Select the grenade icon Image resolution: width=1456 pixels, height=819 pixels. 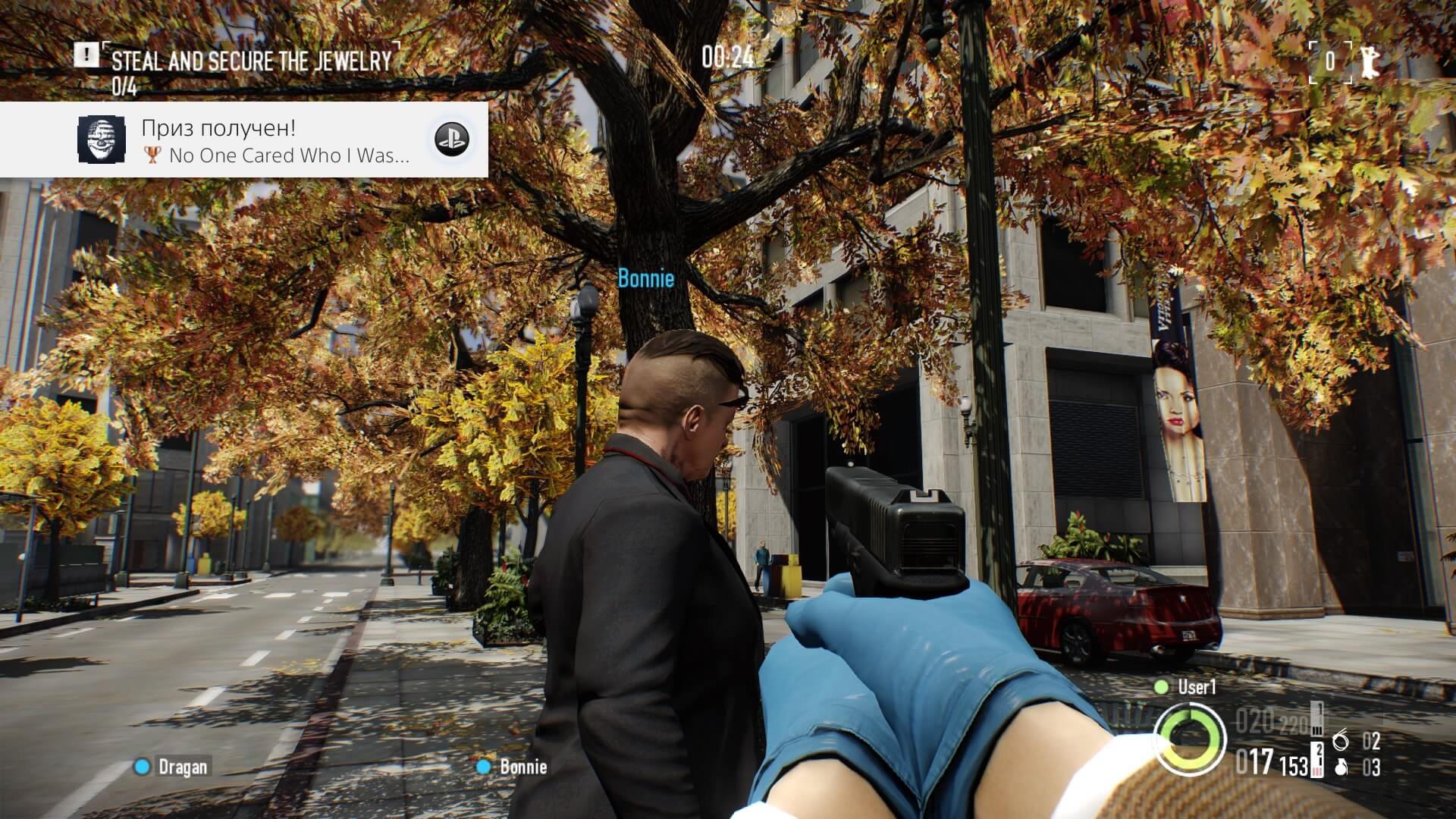tap(1341, 767)
